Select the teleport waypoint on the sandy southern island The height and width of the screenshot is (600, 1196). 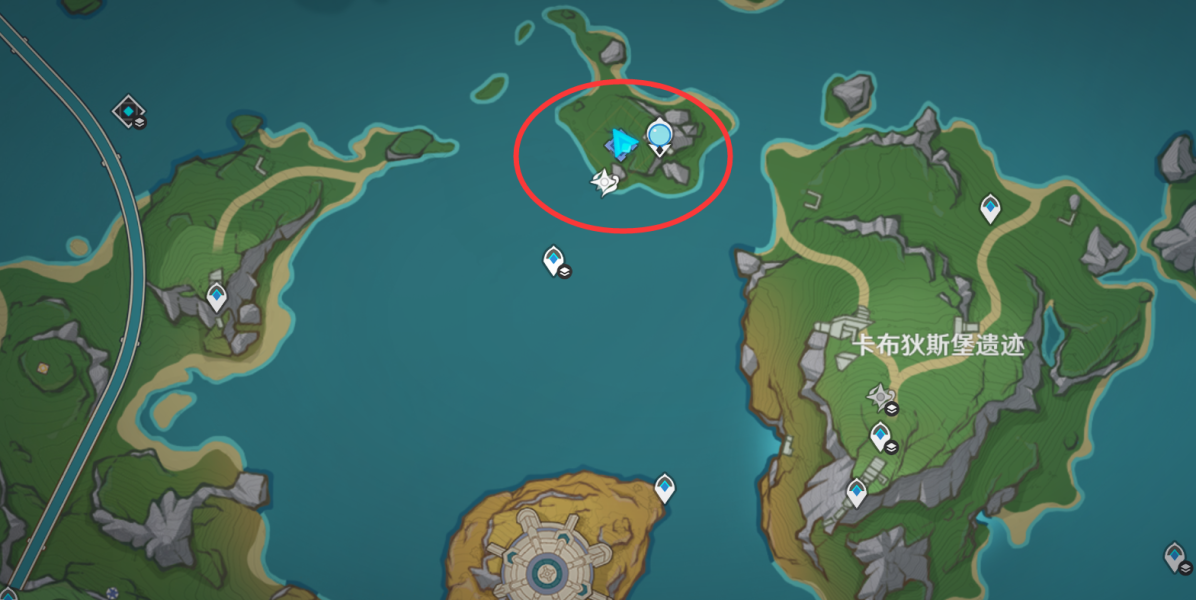pyautogui.click(x=665, y=488)
